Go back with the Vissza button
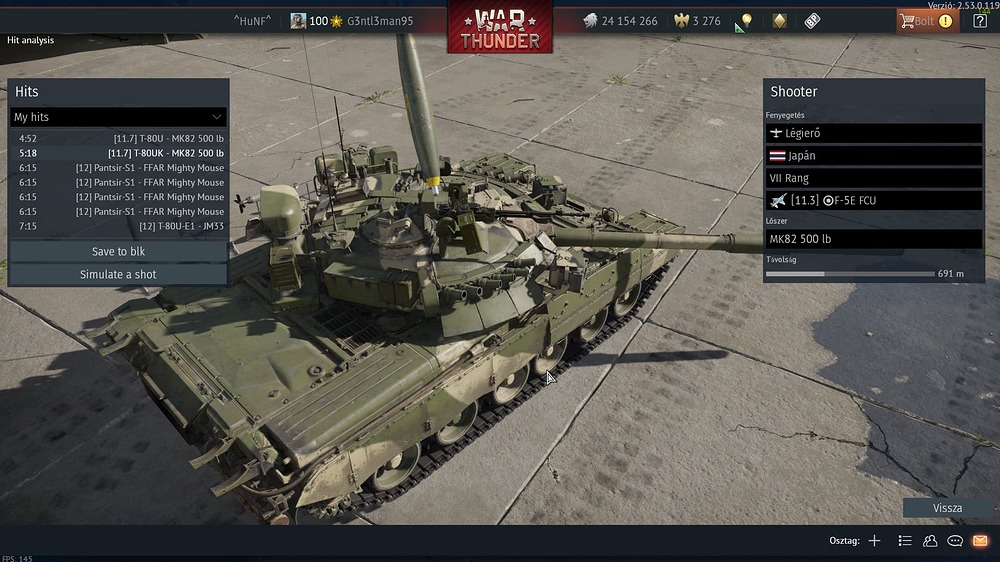 tap(947, 508)
